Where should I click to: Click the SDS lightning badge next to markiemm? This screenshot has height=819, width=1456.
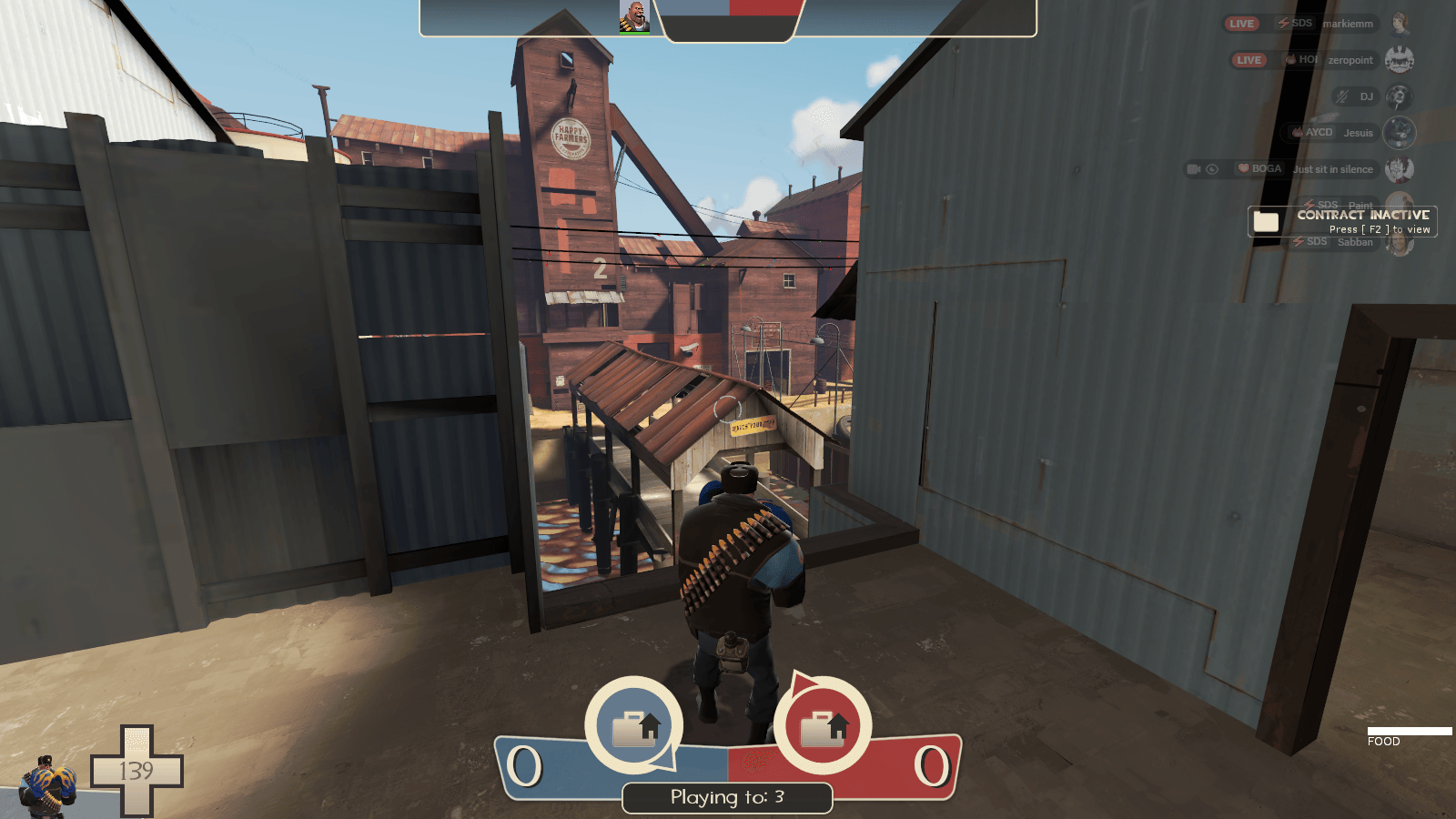(1284, 24)
